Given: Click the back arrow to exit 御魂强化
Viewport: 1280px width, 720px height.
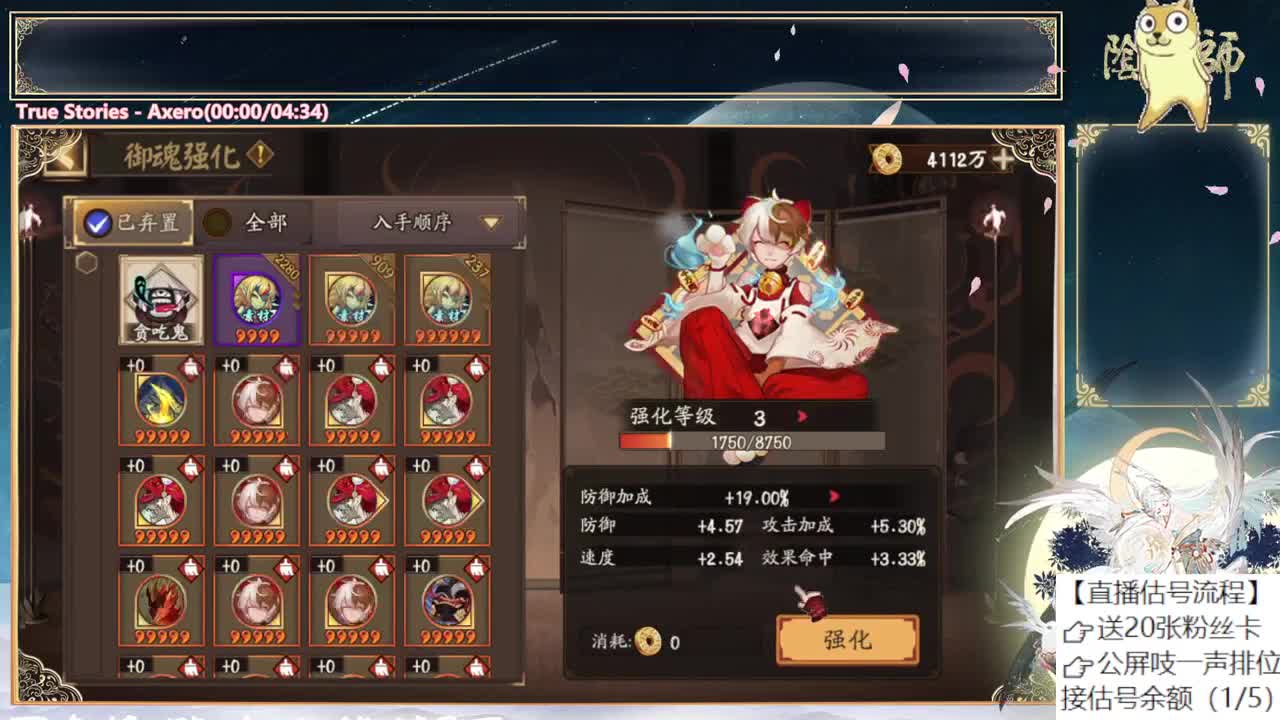Looking at the screenshot, I should coord(68,155).
